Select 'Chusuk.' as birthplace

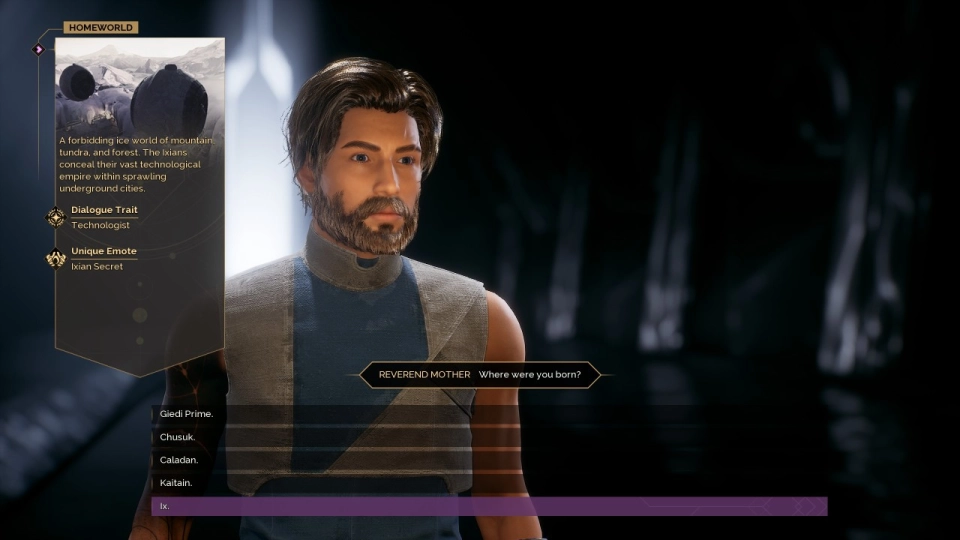[176, 437]
